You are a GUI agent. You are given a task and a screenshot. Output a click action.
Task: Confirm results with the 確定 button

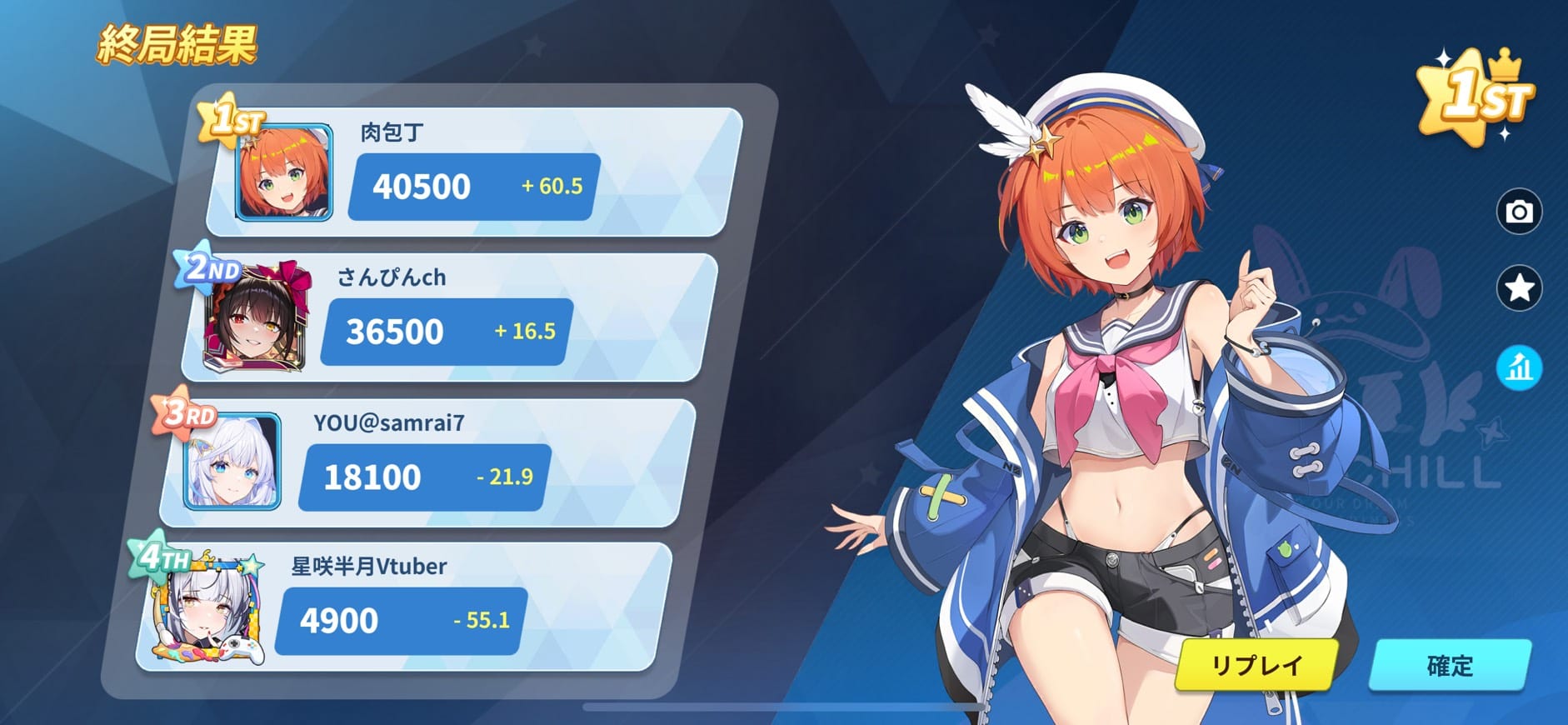tap(1450, 665)
